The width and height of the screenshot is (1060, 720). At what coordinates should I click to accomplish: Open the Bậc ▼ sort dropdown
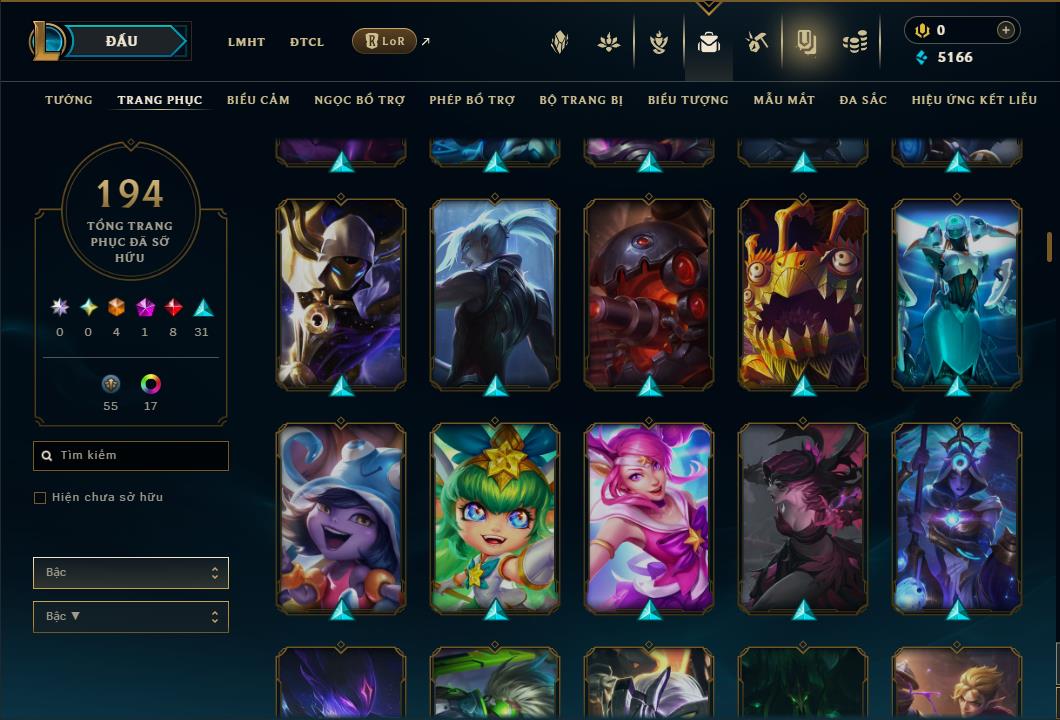[131, 617]
